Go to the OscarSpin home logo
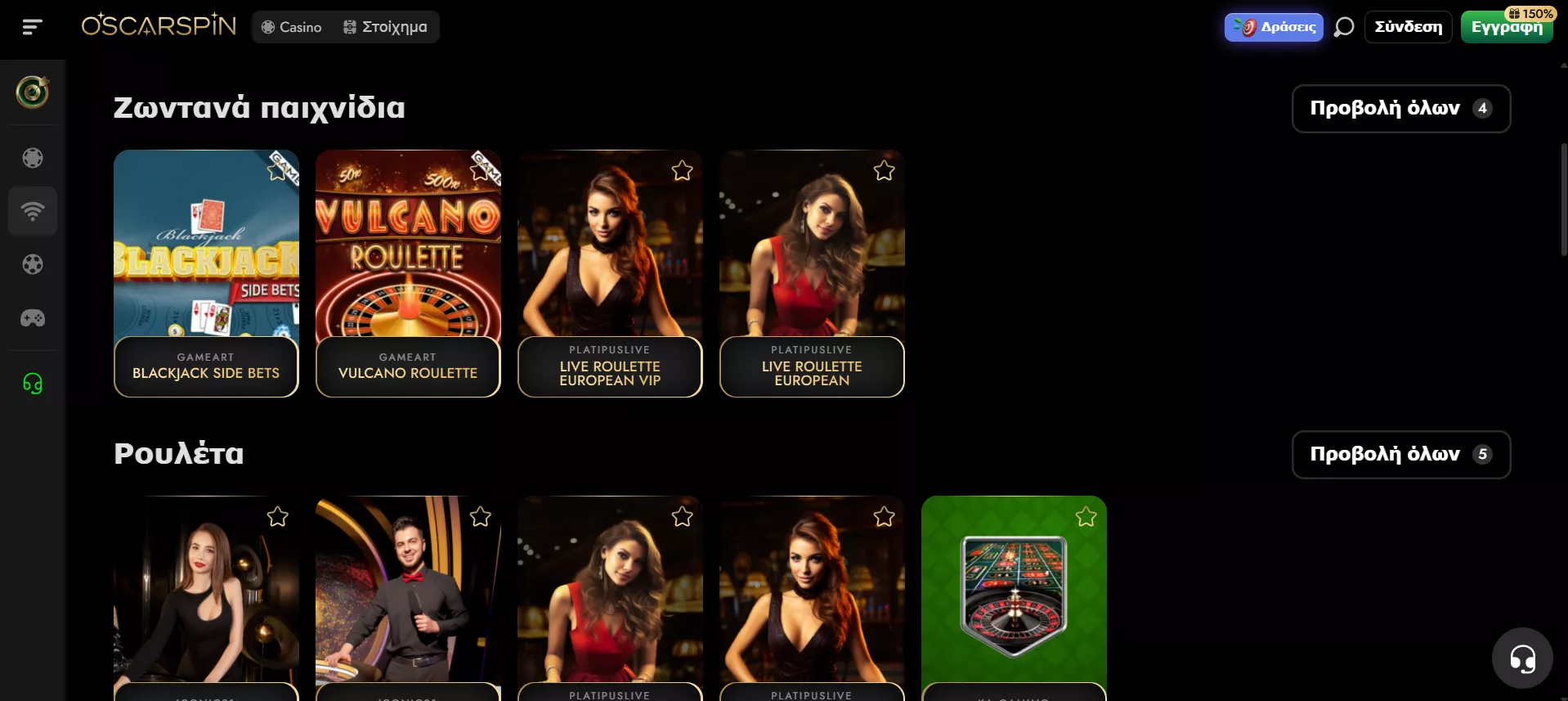 click(159, 26)
